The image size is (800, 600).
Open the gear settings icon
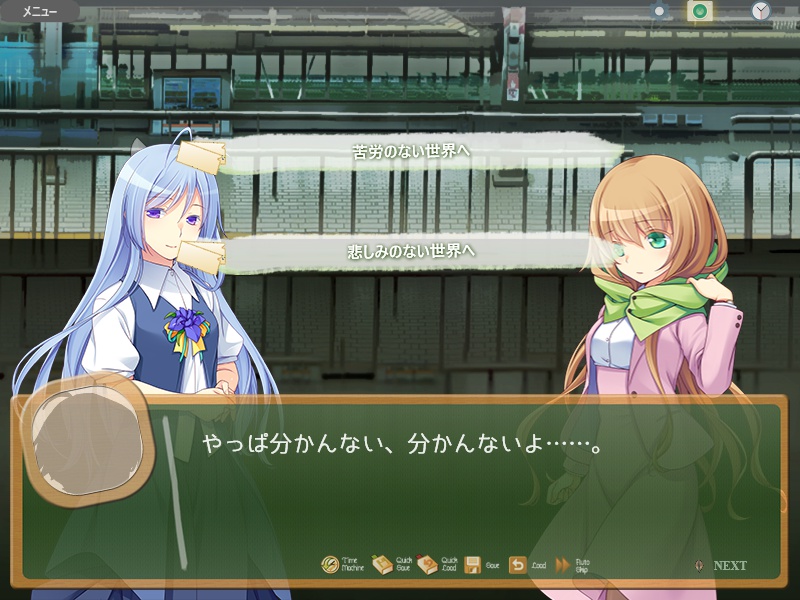click(x=659, y=11)
